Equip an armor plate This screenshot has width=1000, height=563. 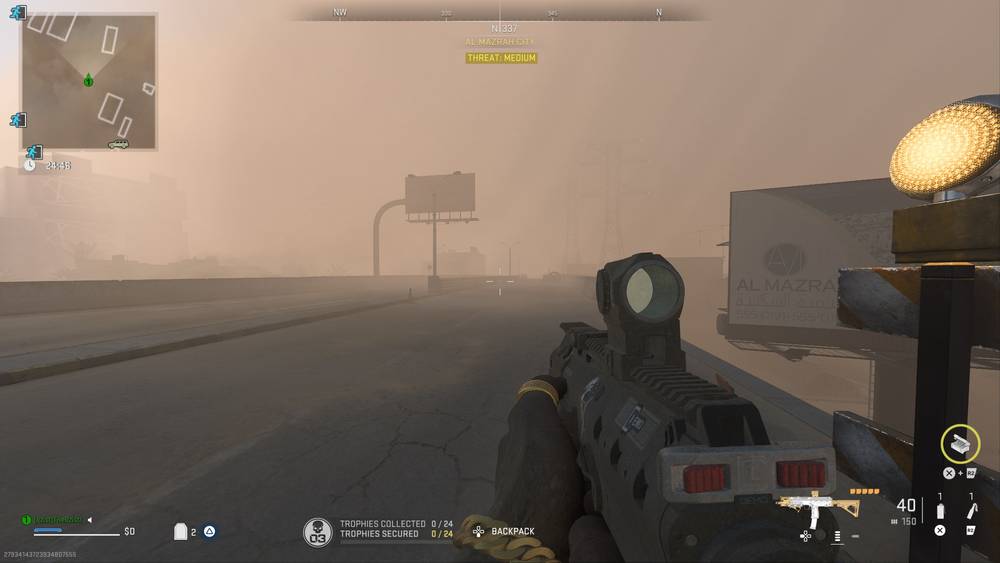pyautogui.click(x=181, y=532)
